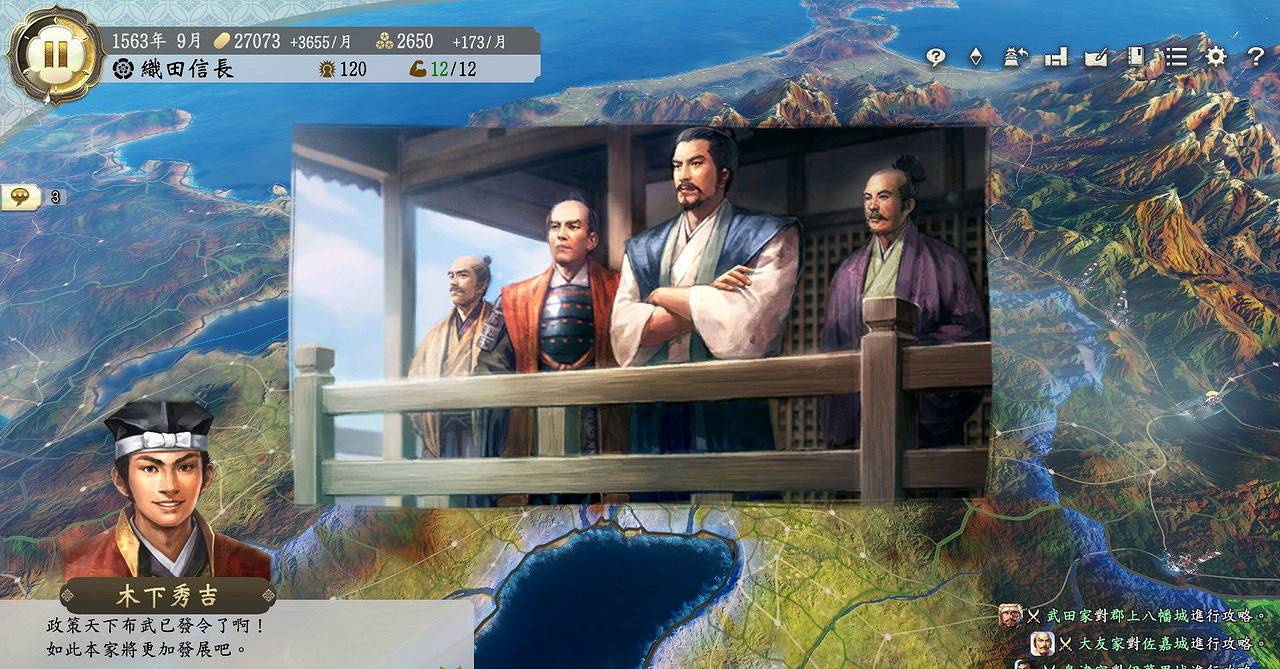Image resolution: width=1280 pixels, height=669 pixels.
Task: Click the map with brush icon
Action: point(1096,57)
